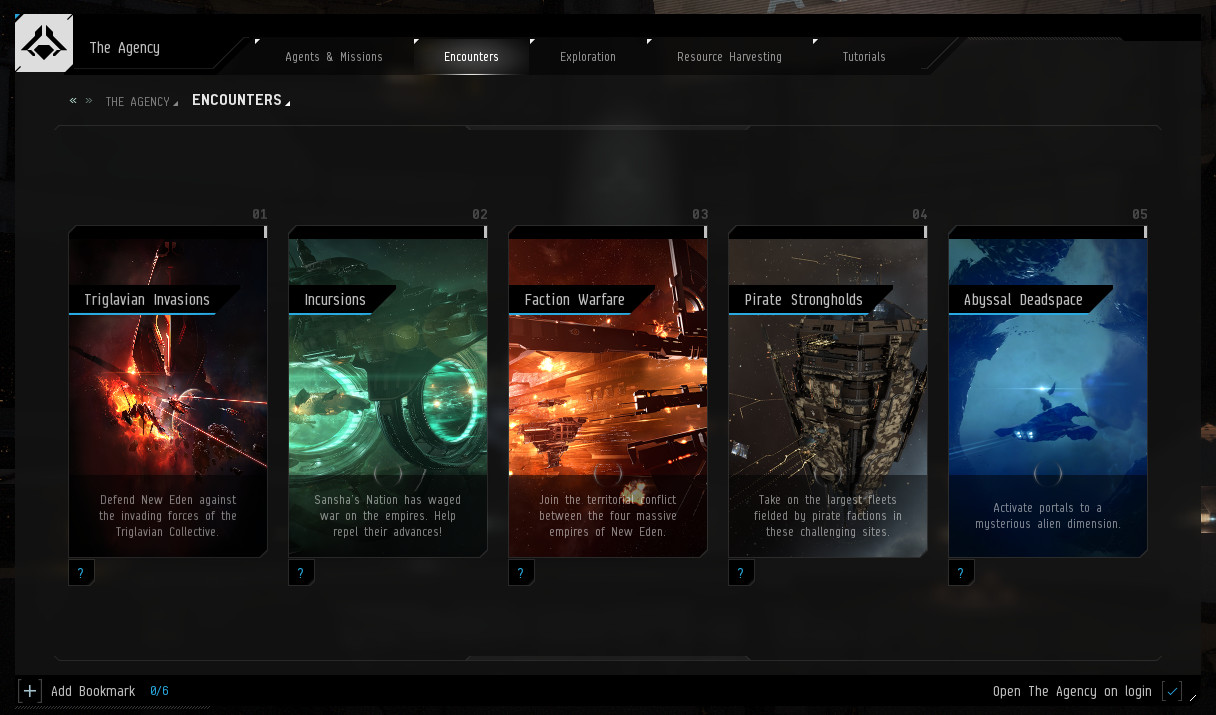
Task: Click the help icon under Triglavian Invasions
Action: [81, 573]
